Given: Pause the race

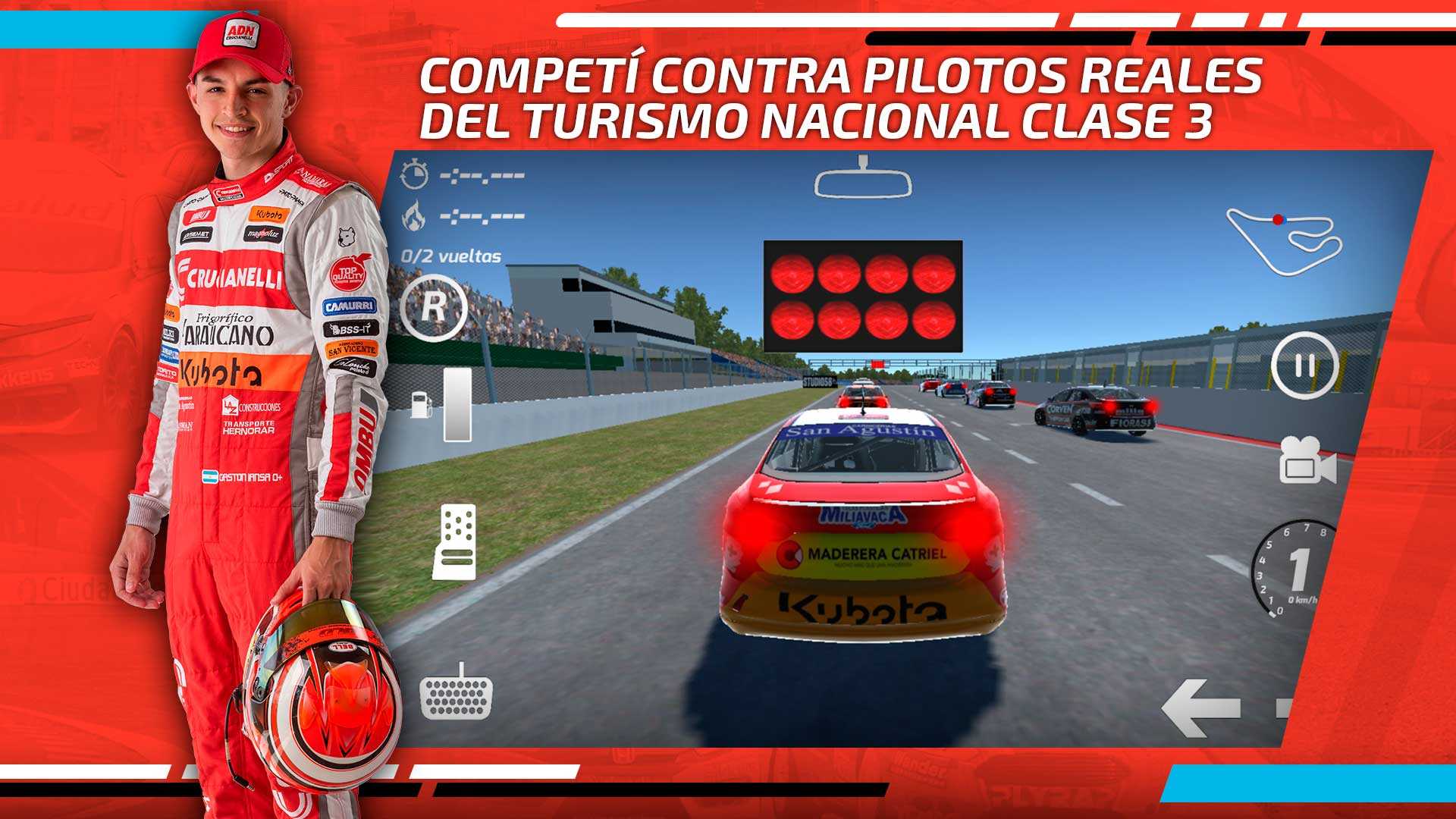Looking at the screenshot, I should tap(1304, 366).
